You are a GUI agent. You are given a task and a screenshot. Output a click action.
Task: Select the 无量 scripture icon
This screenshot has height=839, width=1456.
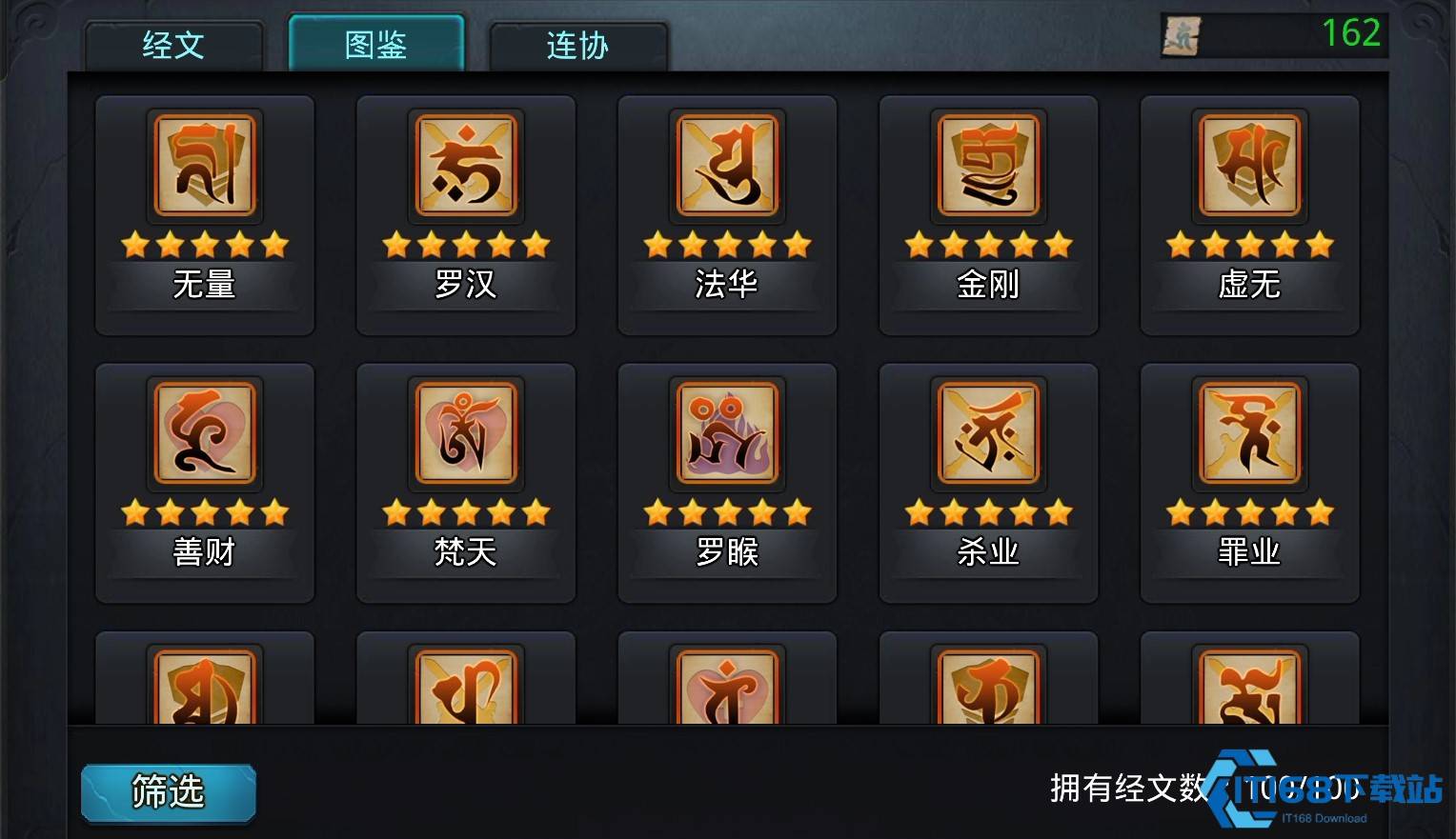pyautogui.click(x=204, y=166)
